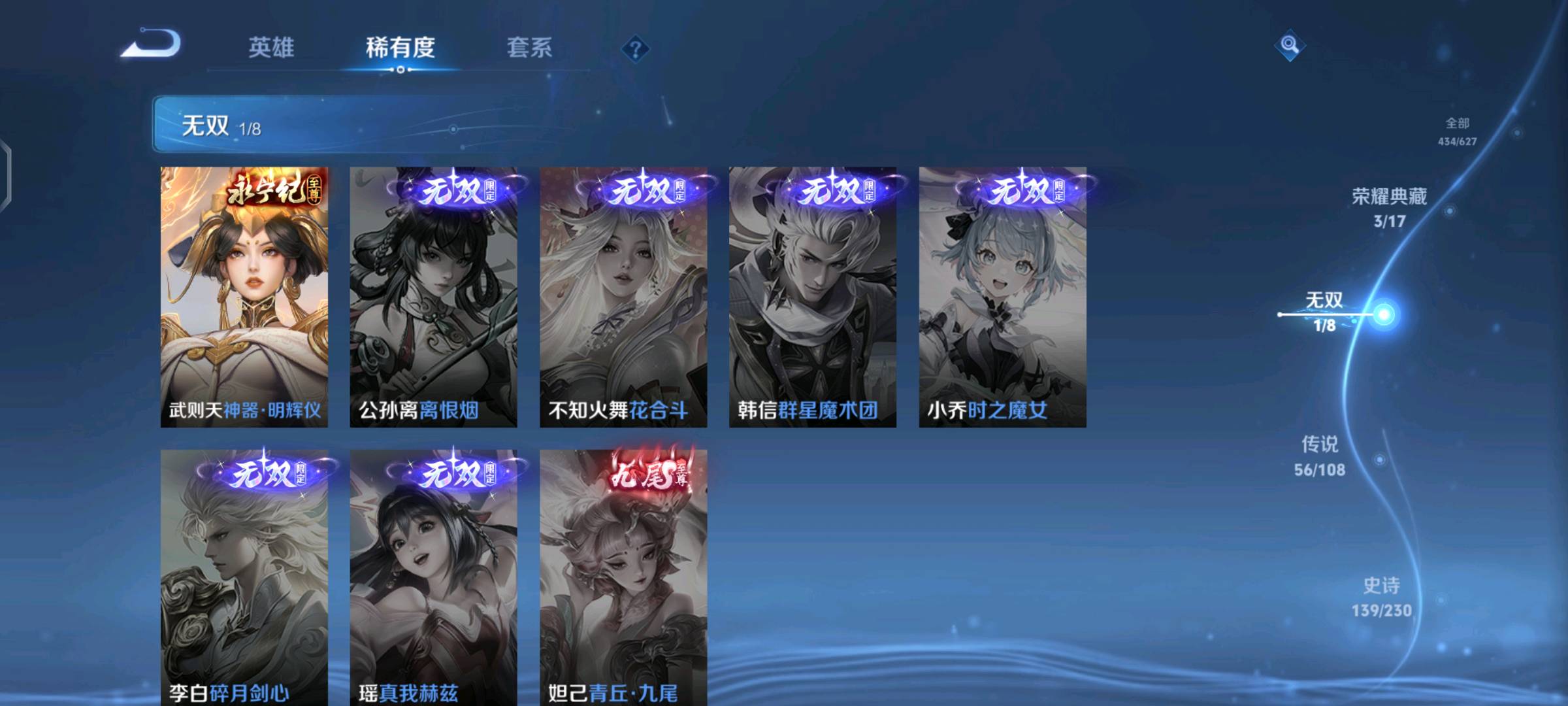Jump to the 荣耀典藏 rarity section
Viewport: 1568px width, 706px height.
(1389, 207)
